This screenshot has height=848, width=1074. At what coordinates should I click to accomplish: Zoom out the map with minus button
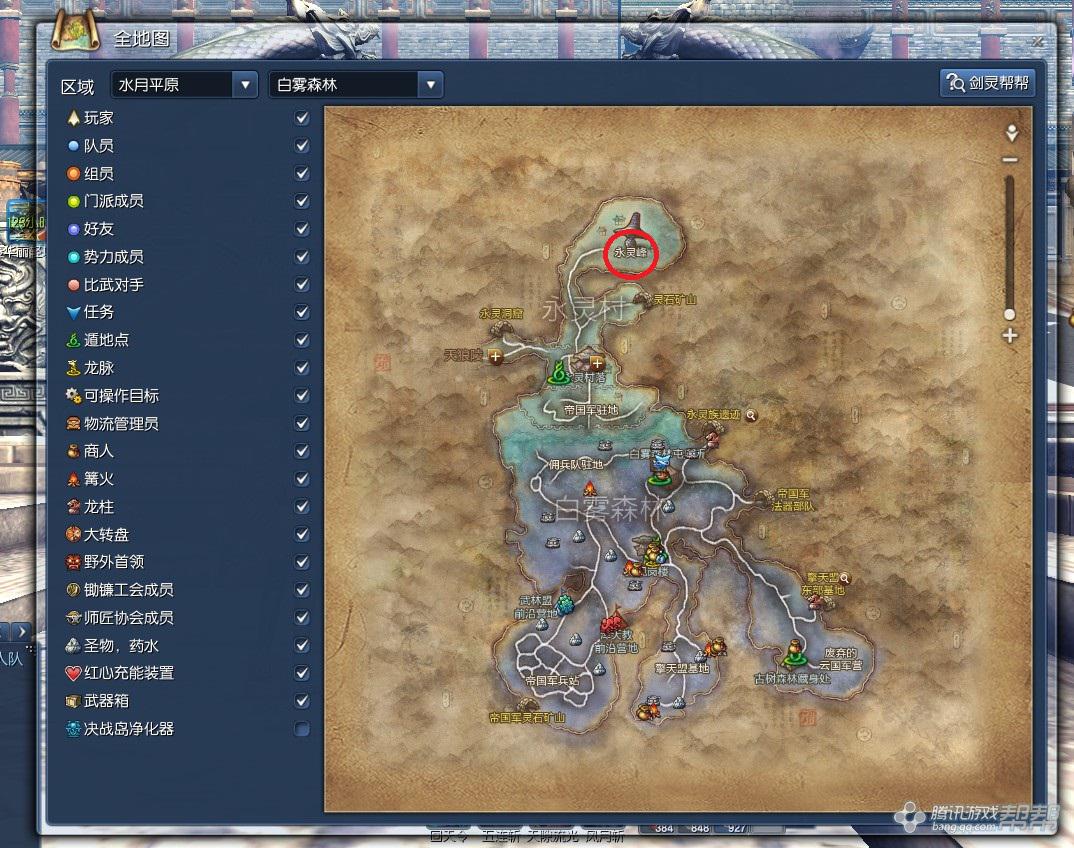pyautogui.click(x=1010, y=160)
